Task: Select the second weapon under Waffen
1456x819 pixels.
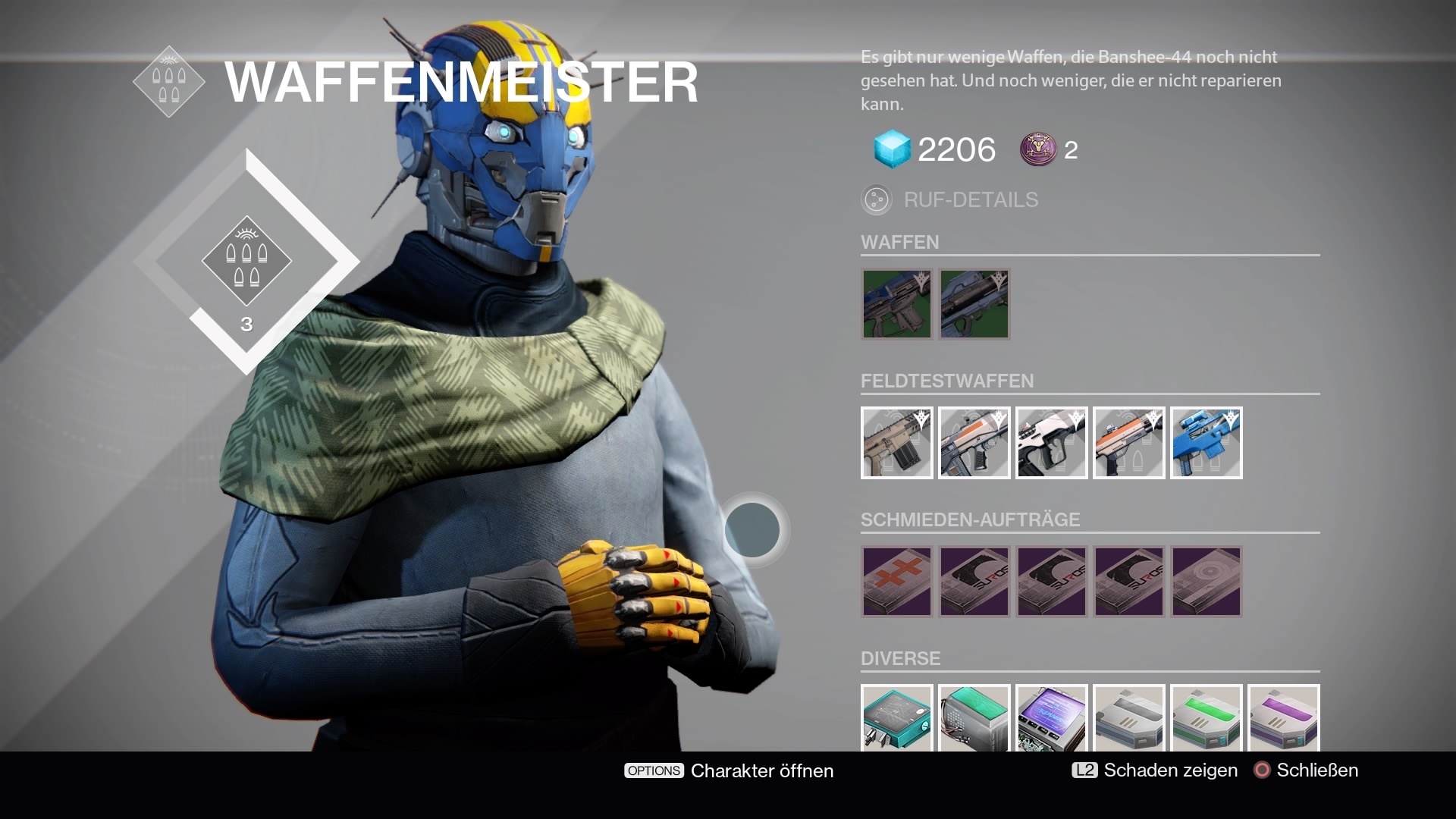Action: [x=974, y=304]
